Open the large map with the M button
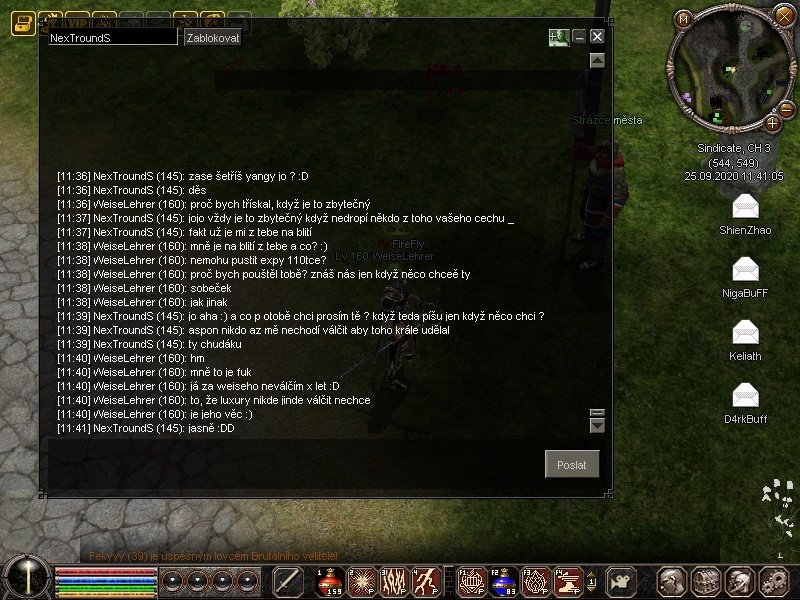This screenshot has width=800, height=600. click(x=684, y=19)
